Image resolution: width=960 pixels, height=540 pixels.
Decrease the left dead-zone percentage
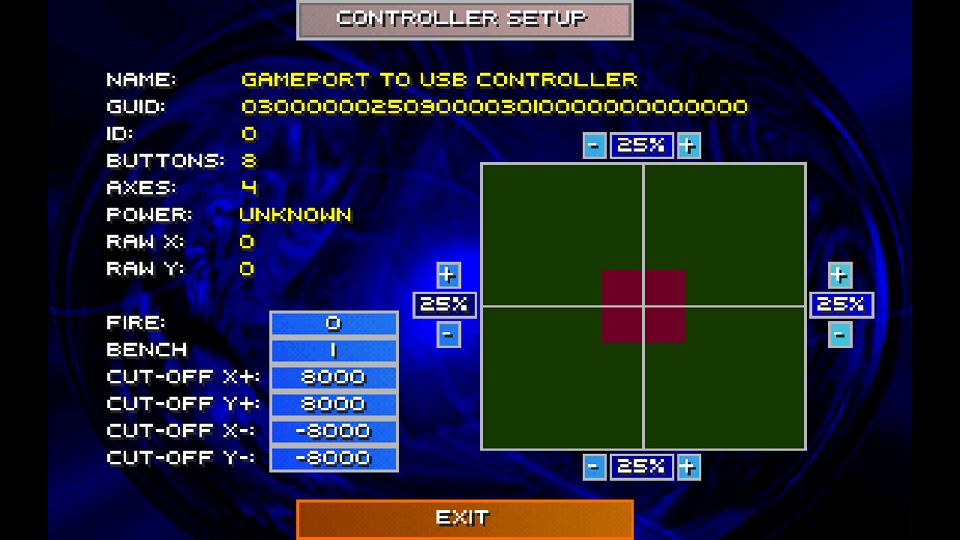[x=448, y=334]
